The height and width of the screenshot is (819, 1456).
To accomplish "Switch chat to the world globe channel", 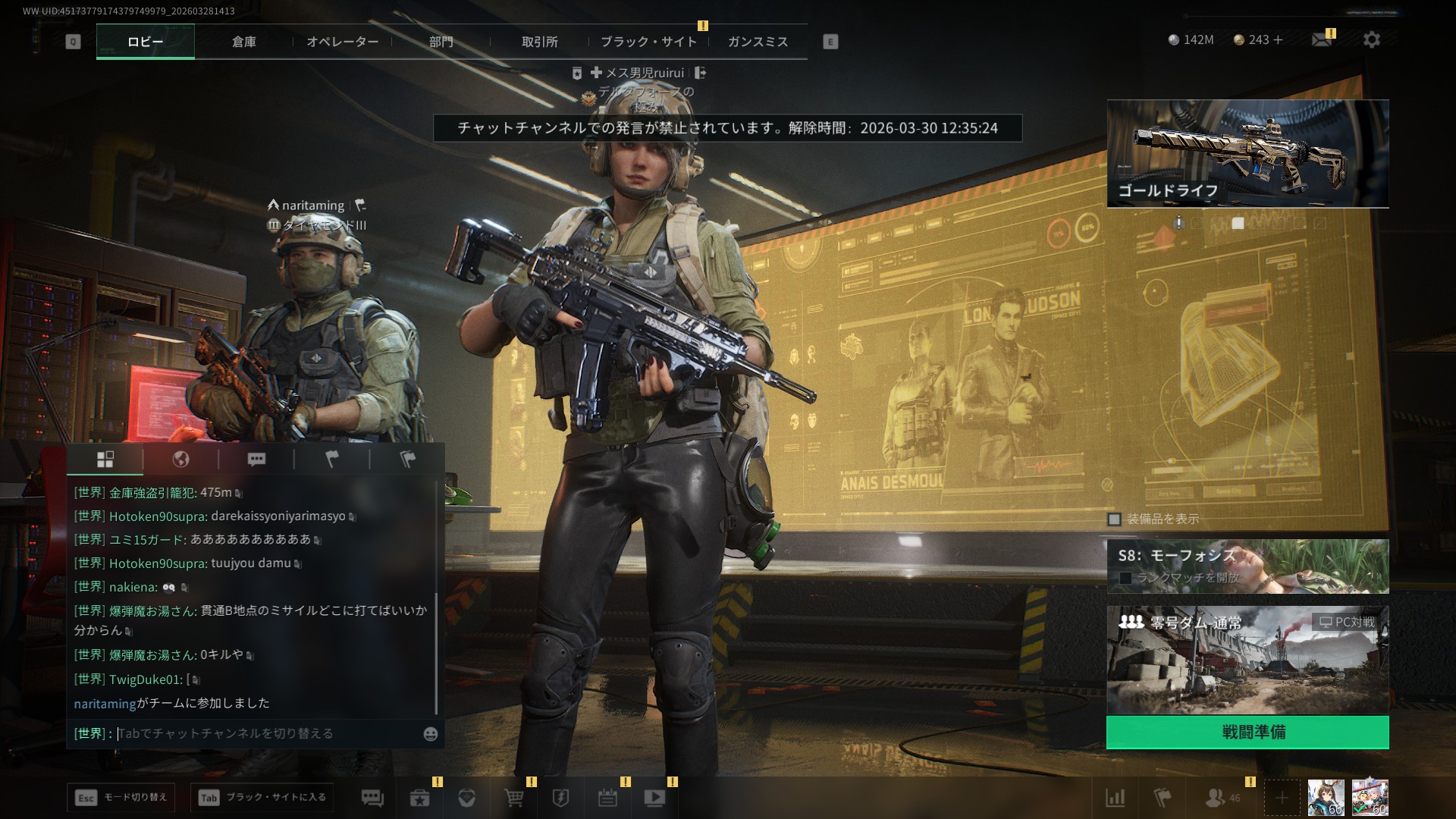I will coord(180,459).
